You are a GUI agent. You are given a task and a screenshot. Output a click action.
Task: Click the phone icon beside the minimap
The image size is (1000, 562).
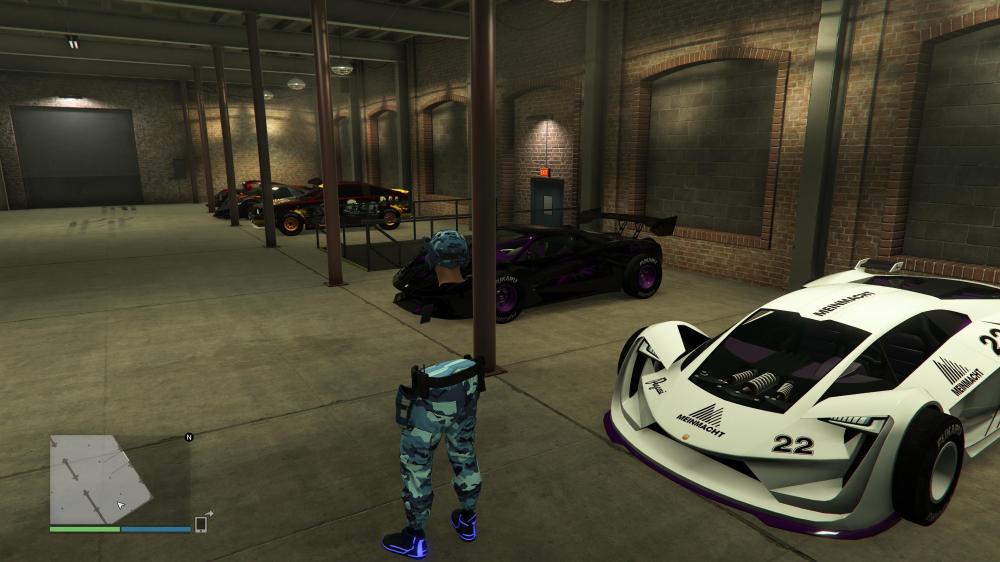point(201,523)
